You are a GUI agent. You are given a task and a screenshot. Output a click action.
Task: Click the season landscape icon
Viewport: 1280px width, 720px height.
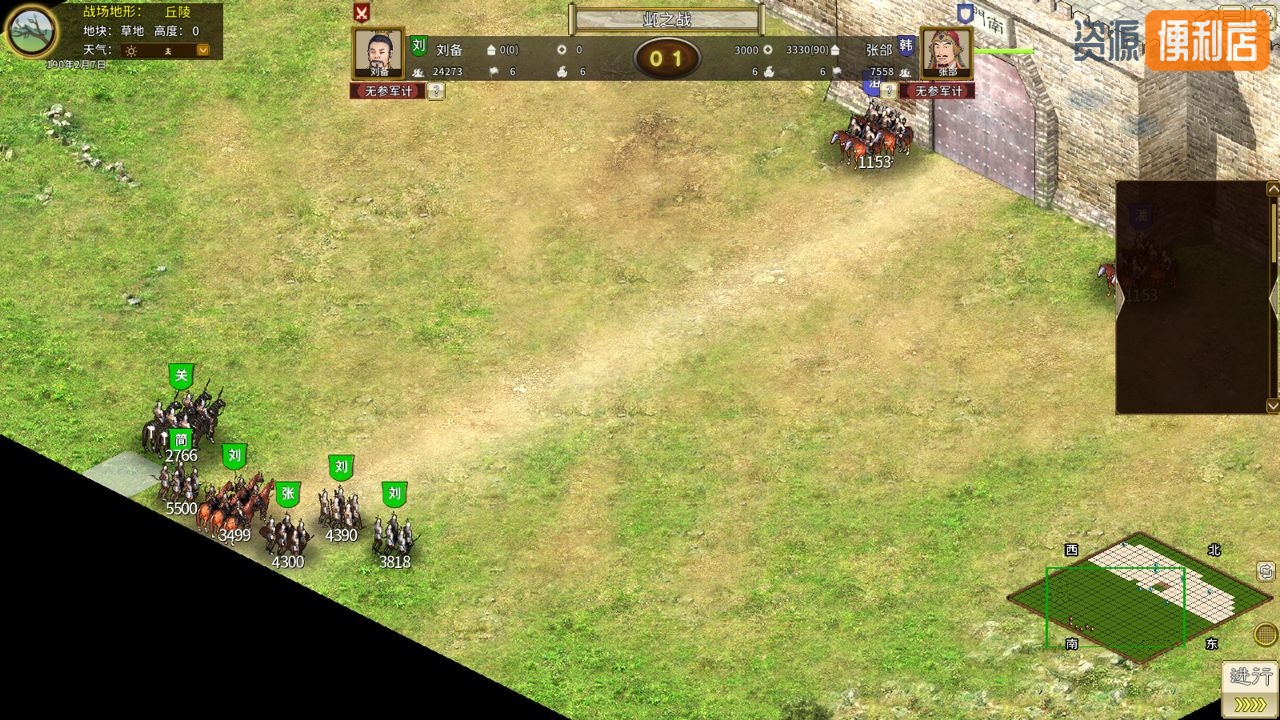32,31
